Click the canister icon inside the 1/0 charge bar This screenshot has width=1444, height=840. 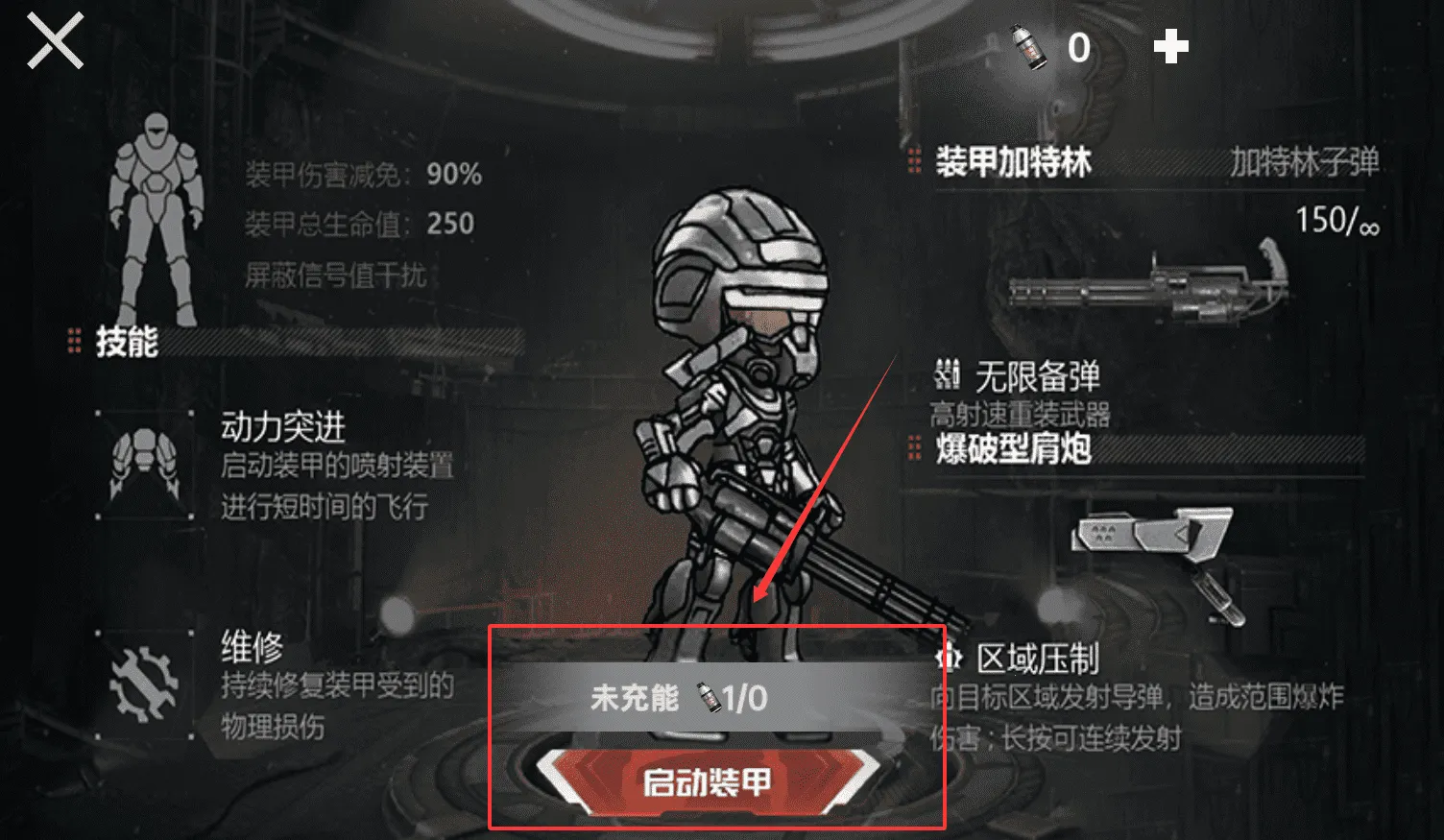tap(708, 698)
